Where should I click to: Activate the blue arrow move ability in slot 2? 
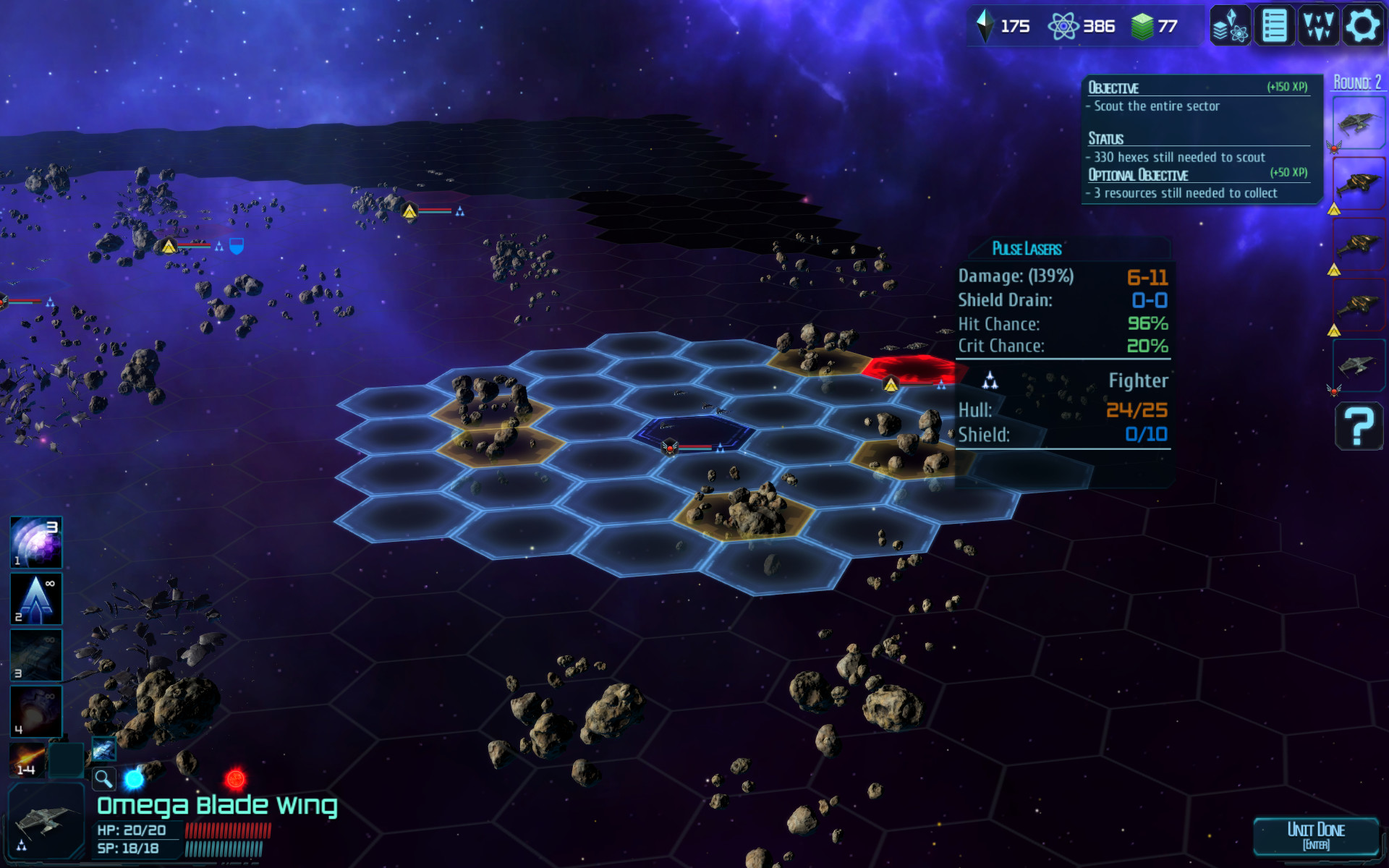click(x=35, y=598)
